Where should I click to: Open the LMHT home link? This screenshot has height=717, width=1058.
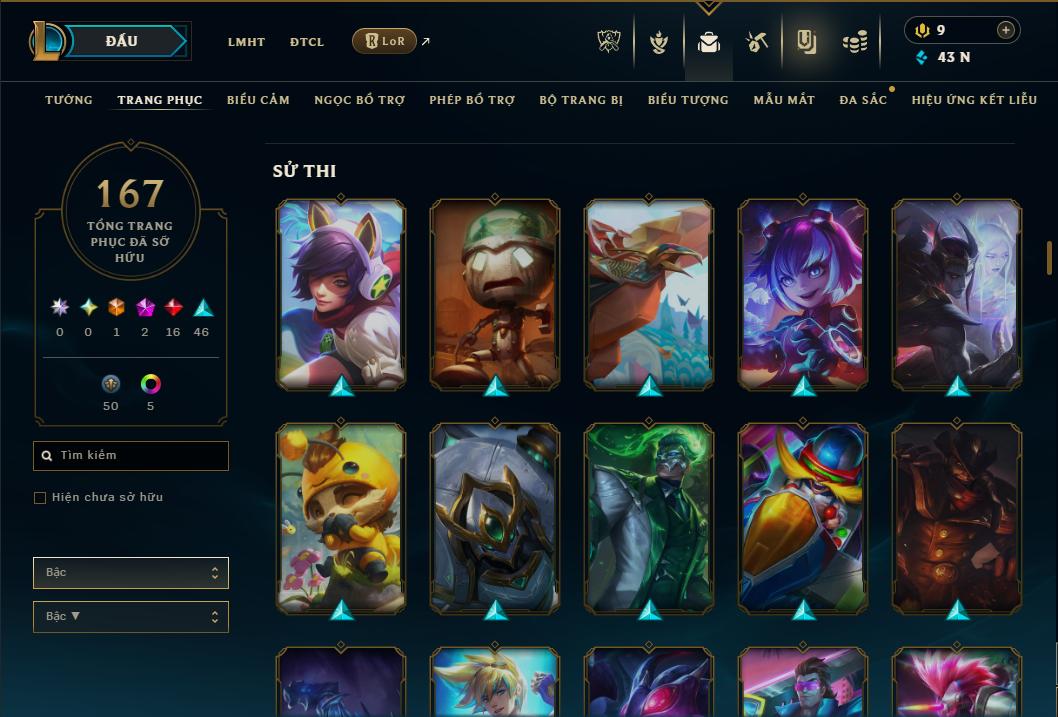246,42
